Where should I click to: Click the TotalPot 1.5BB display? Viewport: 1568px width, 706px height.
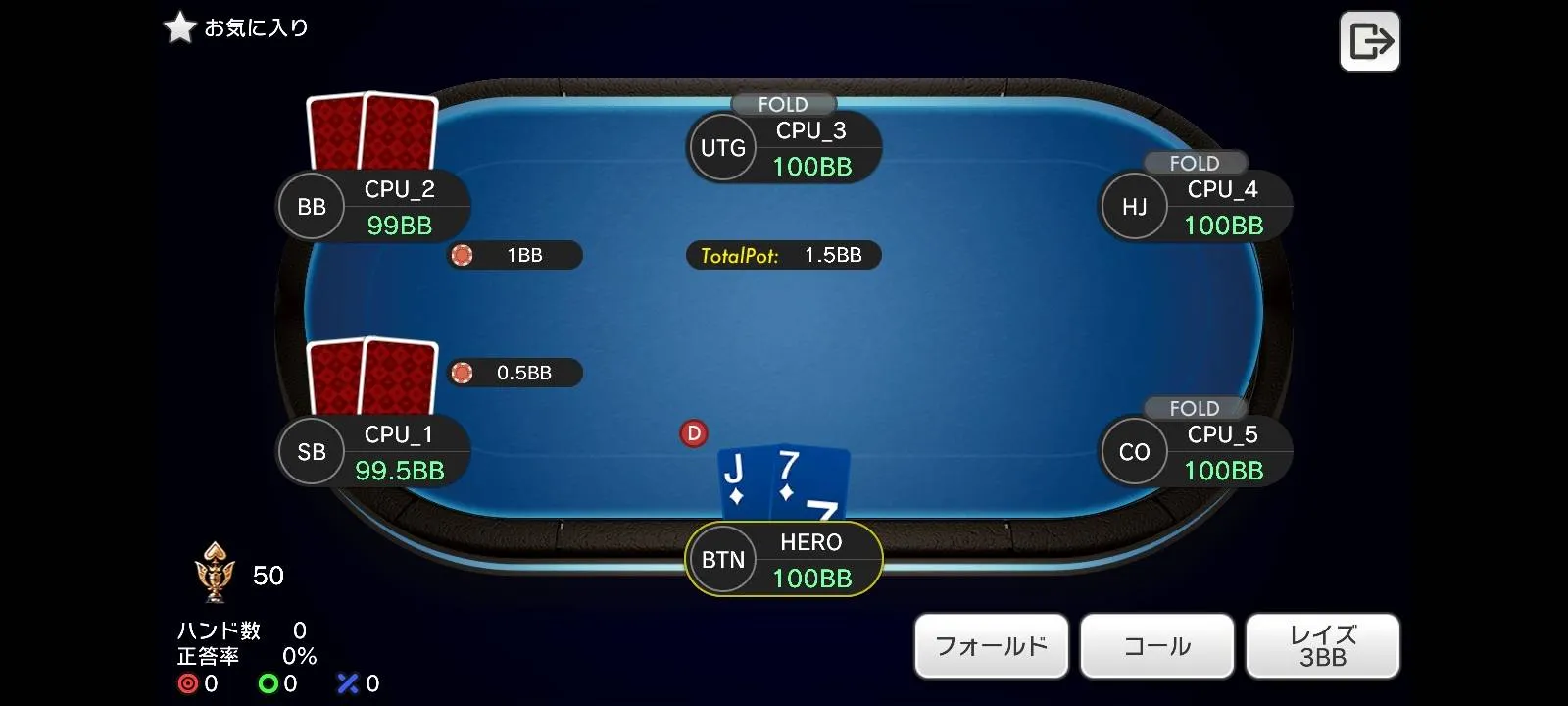coord(784,255)
